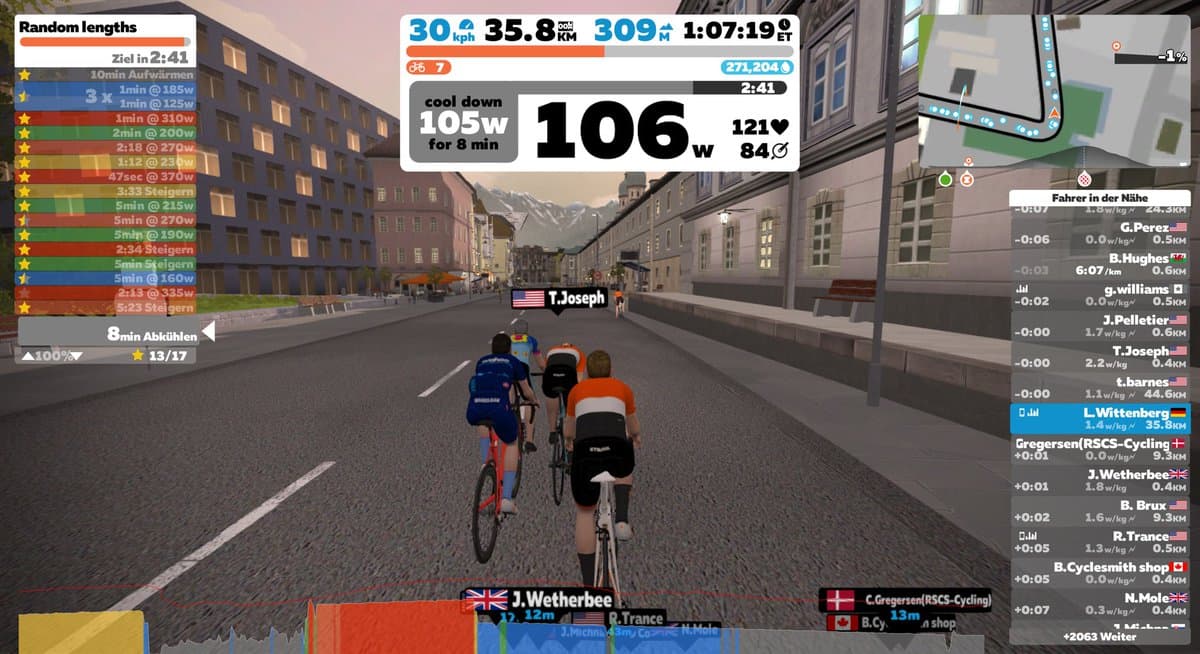
Task: Select N.Mole in the riders list
Action: point(1098,604)
